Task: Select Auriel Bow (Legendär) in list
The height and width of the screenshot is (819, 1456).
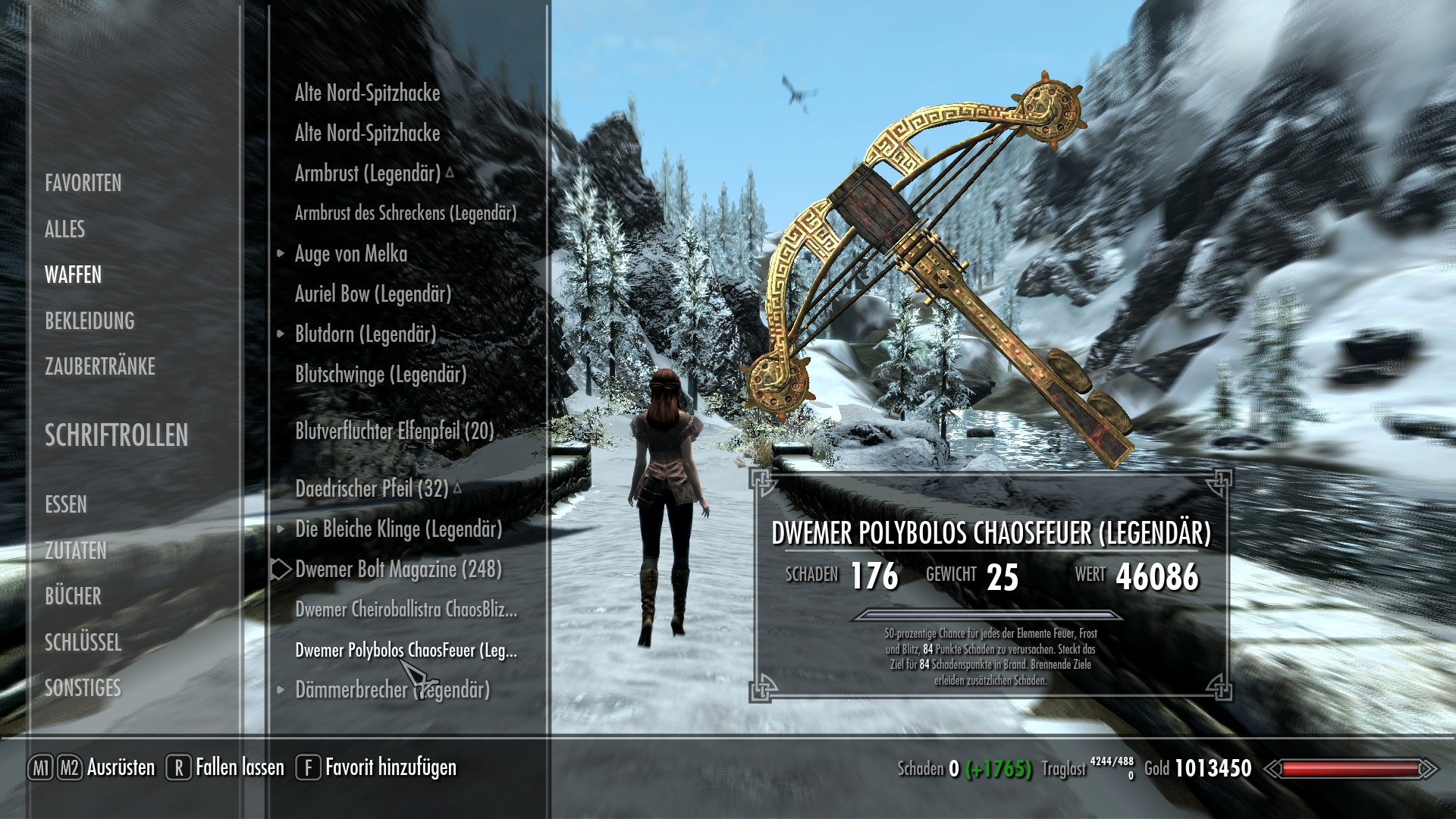Action: (372, 293)
